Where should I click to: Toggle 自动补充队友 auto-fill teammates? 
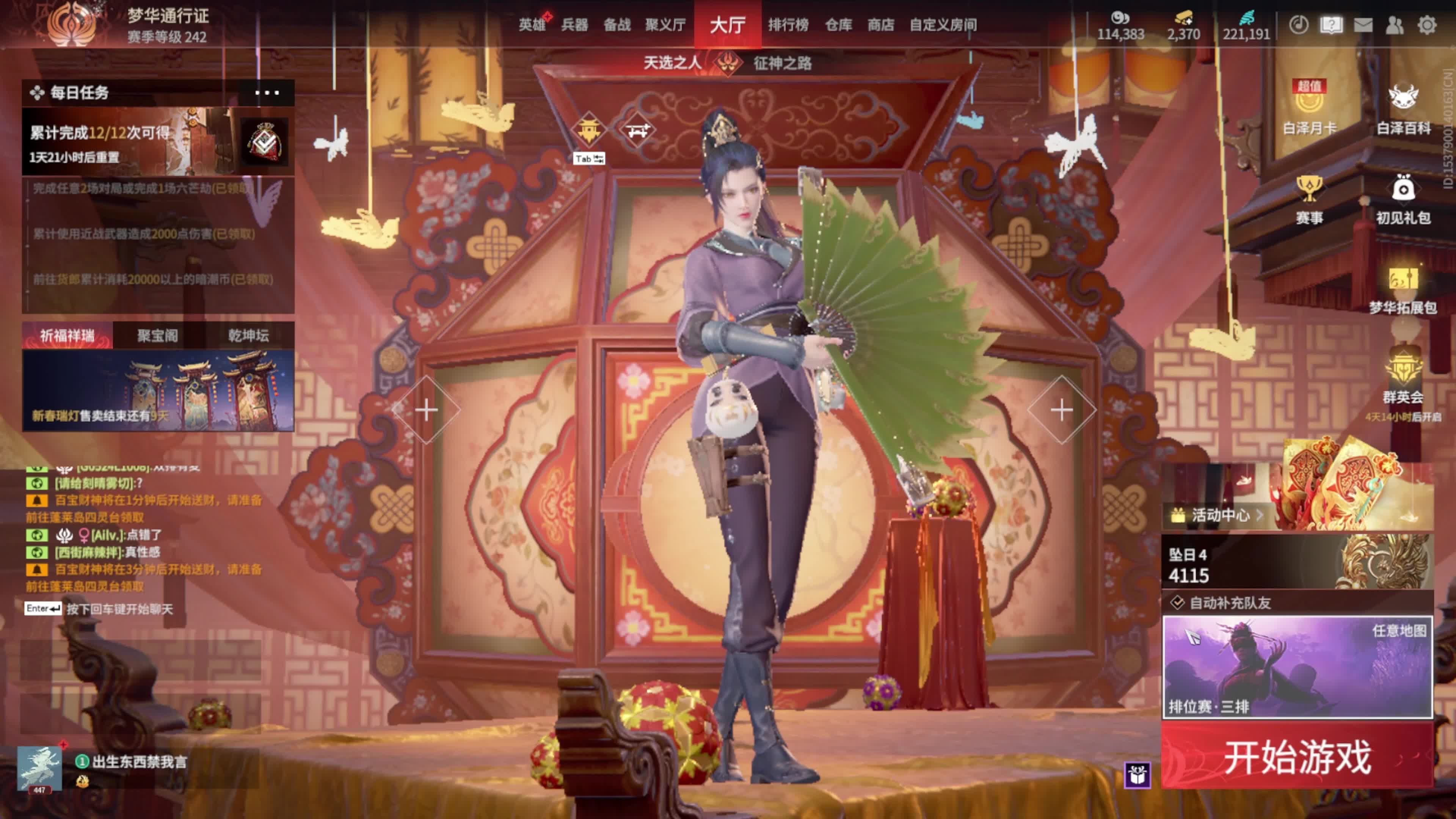tap(1178, 602)
